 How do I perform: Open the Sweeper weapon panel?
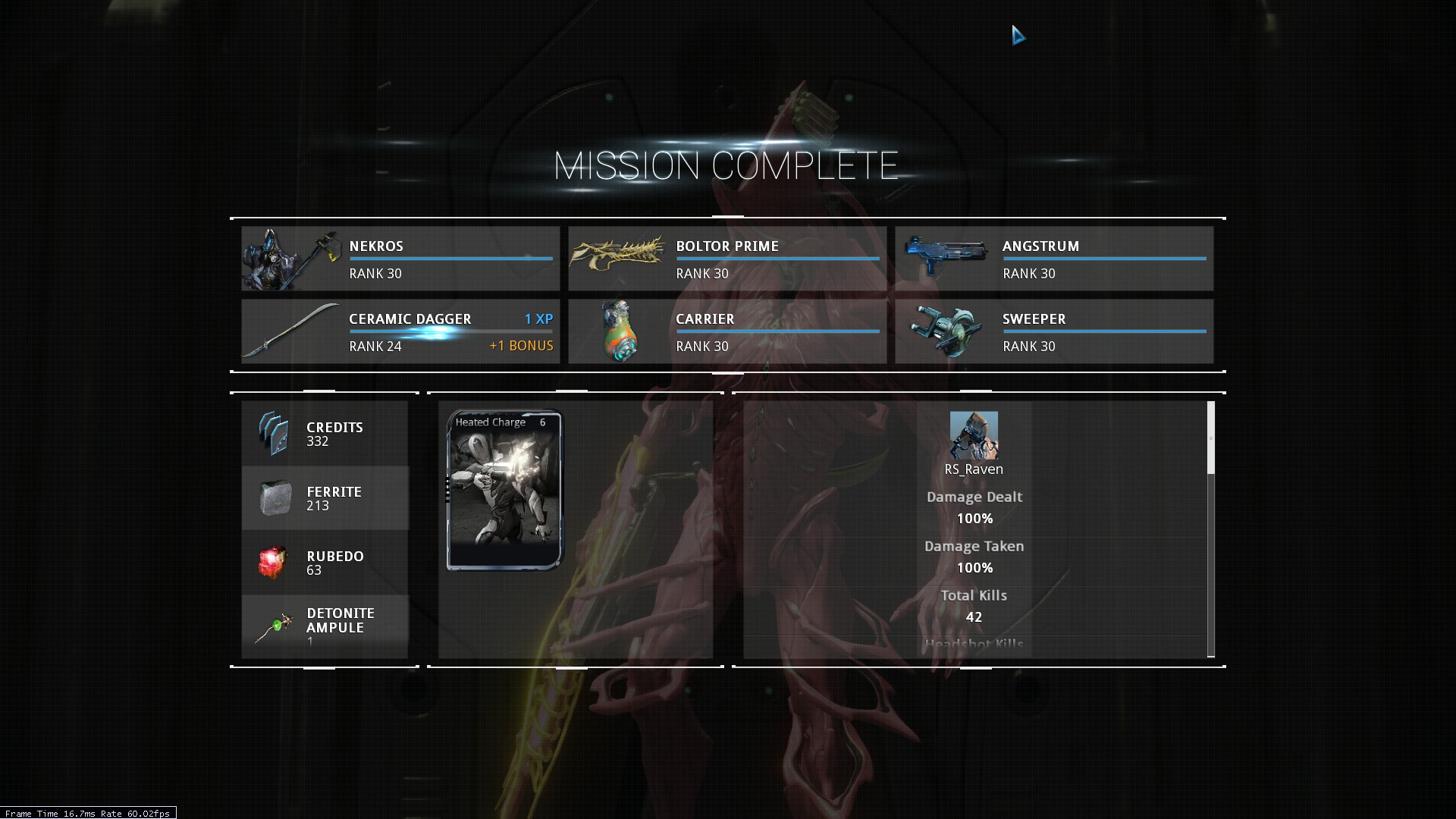[x=1053, y=331]
